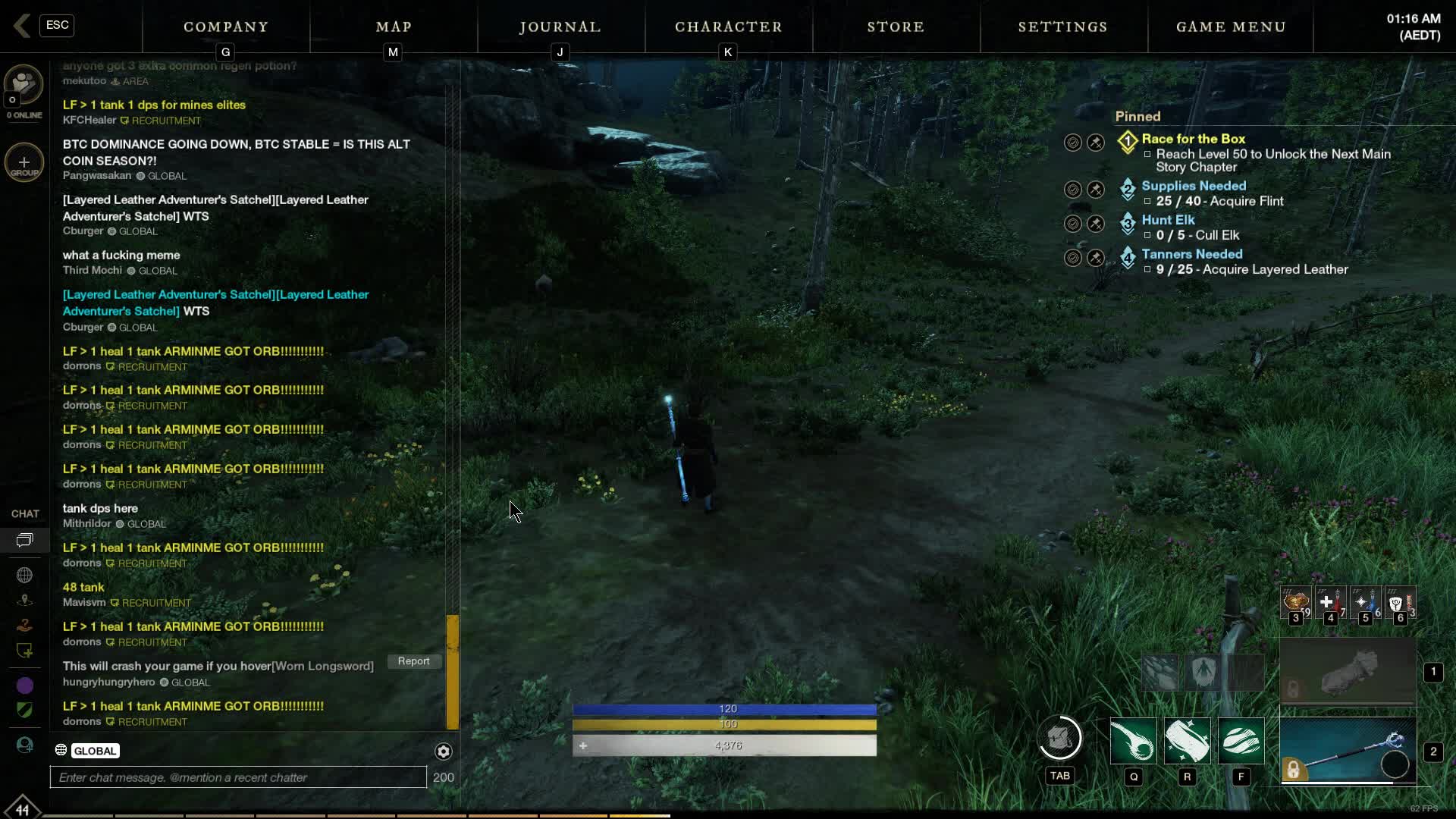1456x819 pixels.
Task: Click the back arrow next to ESC
Action: [21, 26]
